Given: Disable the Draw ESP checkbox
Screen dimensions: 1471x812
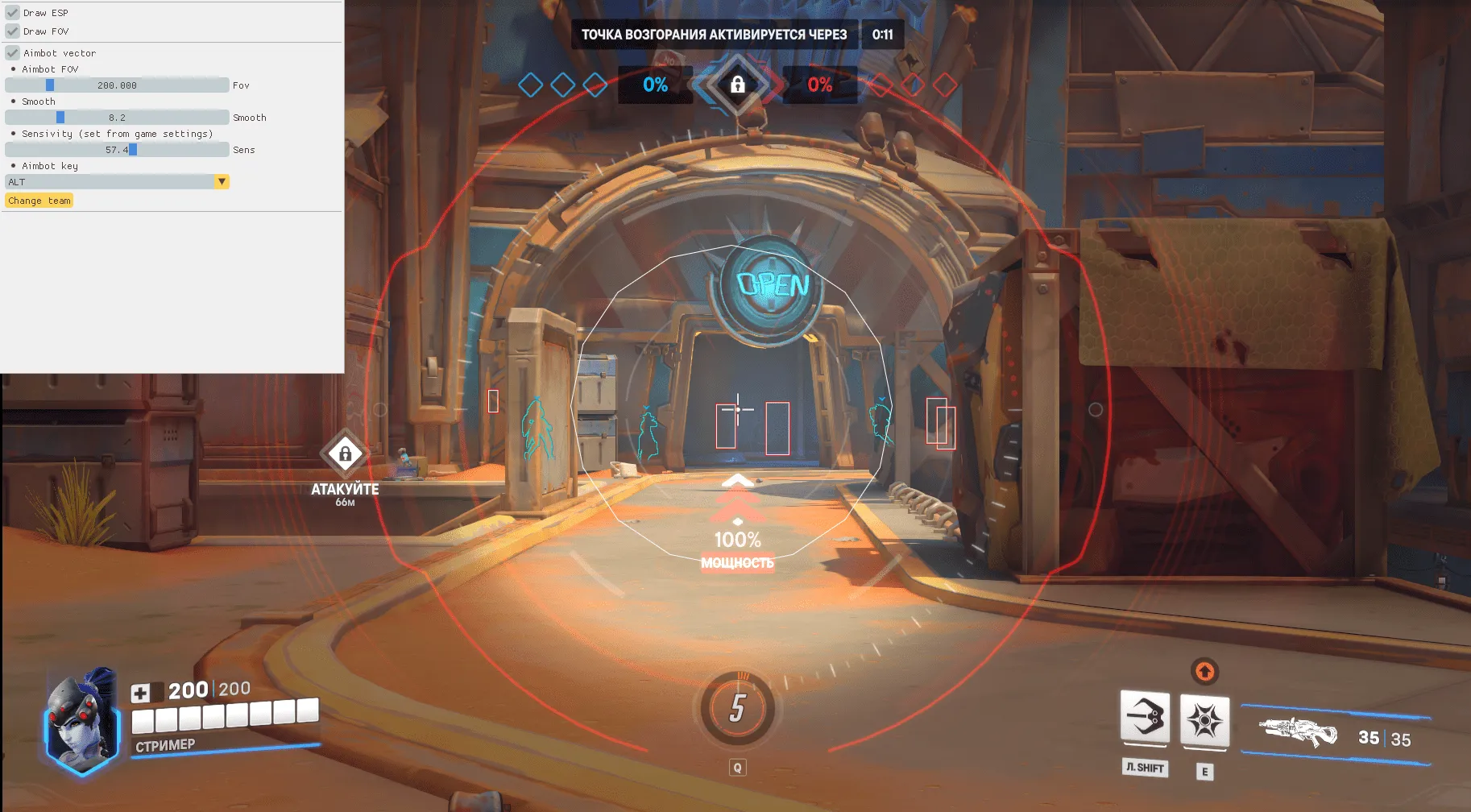Looking at the screenshot, I should (11, 12).
